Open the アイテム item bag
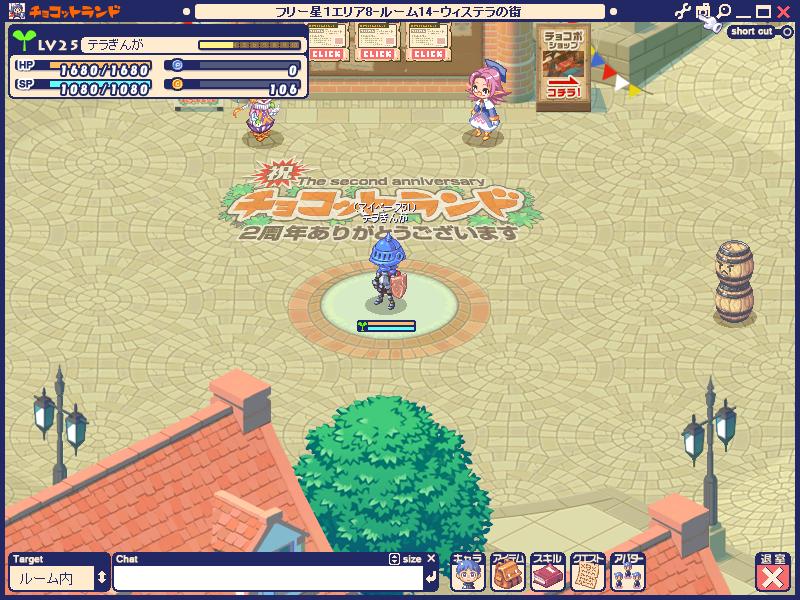Viewport: 800px width, 600px height. tap(507, 573)
